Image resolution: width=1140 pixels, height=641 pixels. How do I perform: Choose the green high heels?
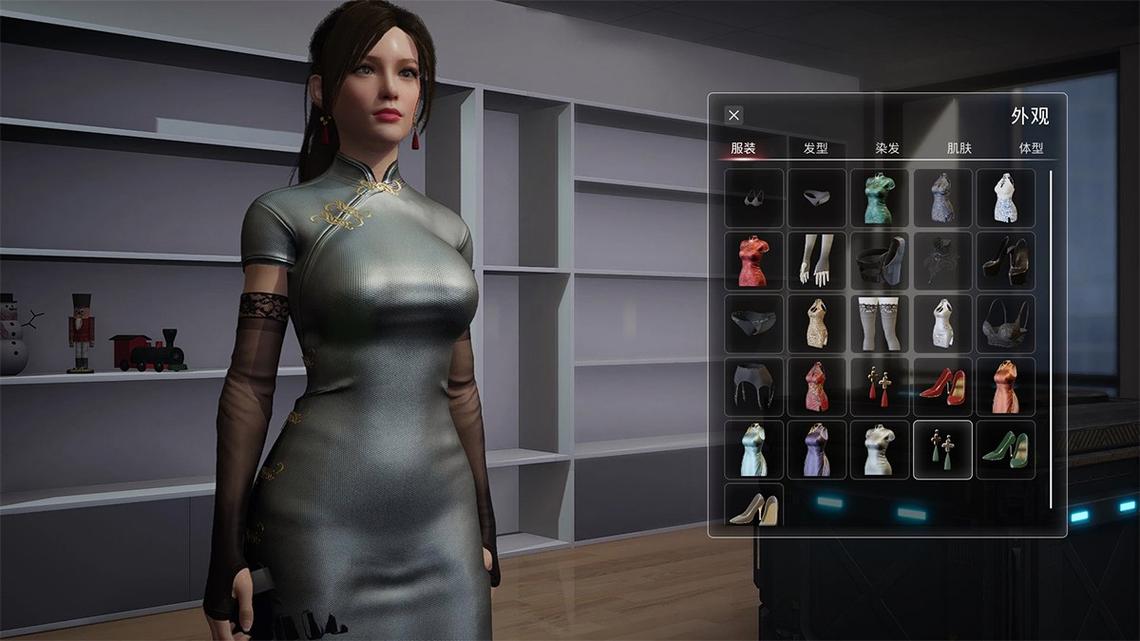[1006, 450]
